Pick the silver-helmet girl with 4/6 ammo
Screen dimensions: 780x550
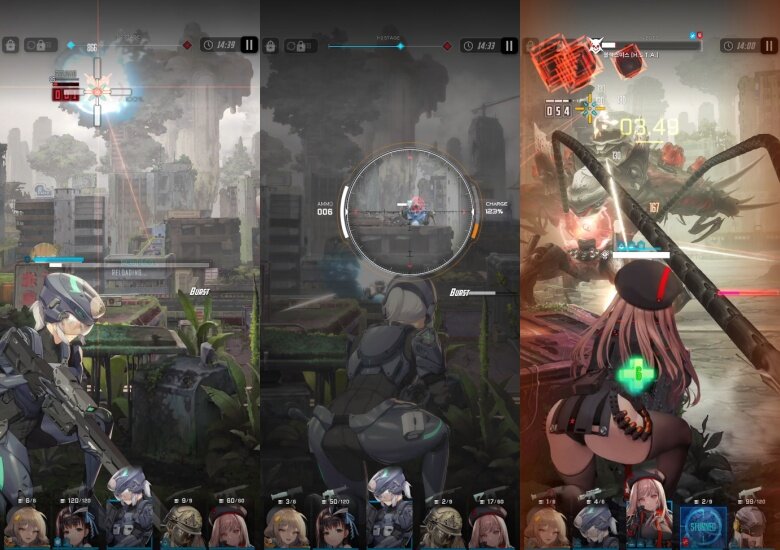click(597, 524)
